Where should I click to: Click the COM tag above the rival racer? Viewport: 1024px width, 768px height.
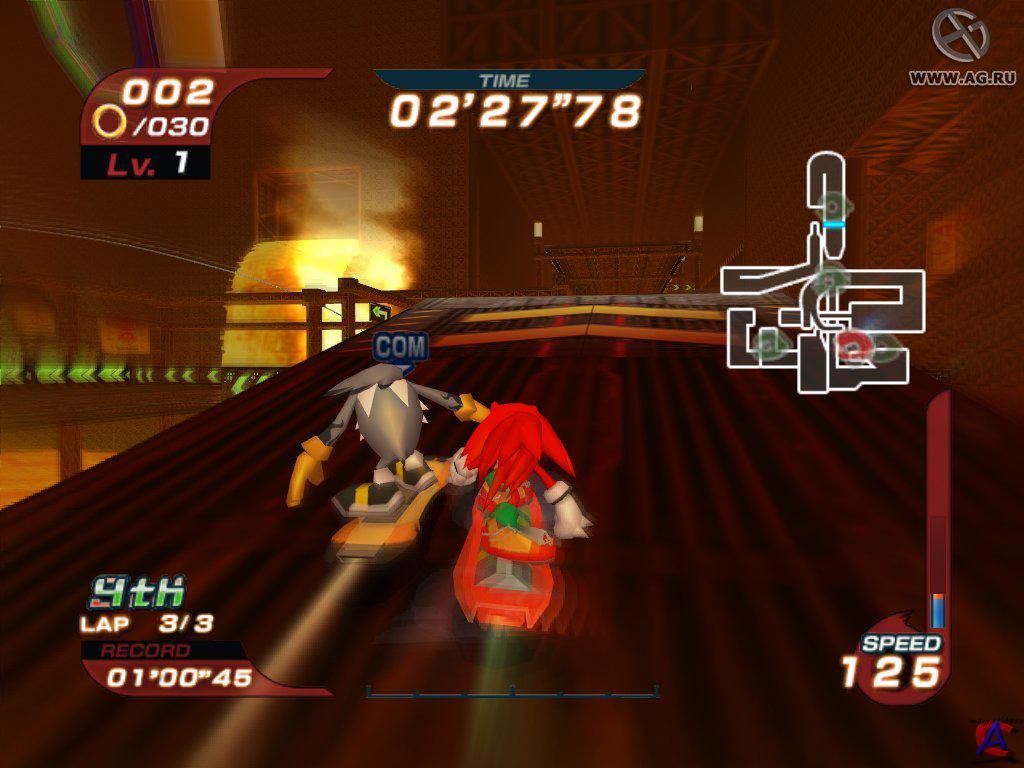click(401, 347)
